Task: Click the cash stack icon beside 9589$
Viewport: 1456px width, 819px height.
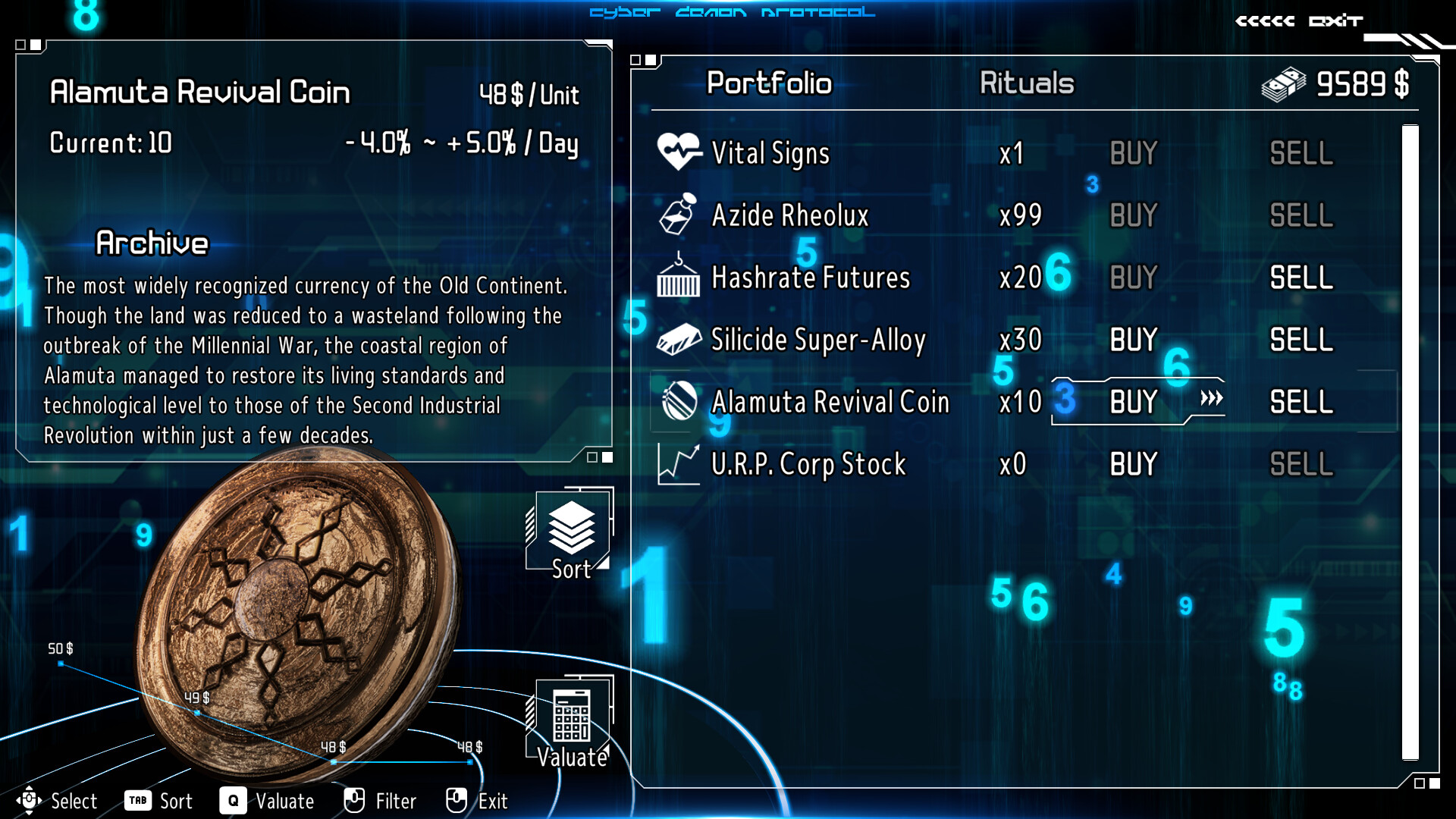Action: (1282, 83)
